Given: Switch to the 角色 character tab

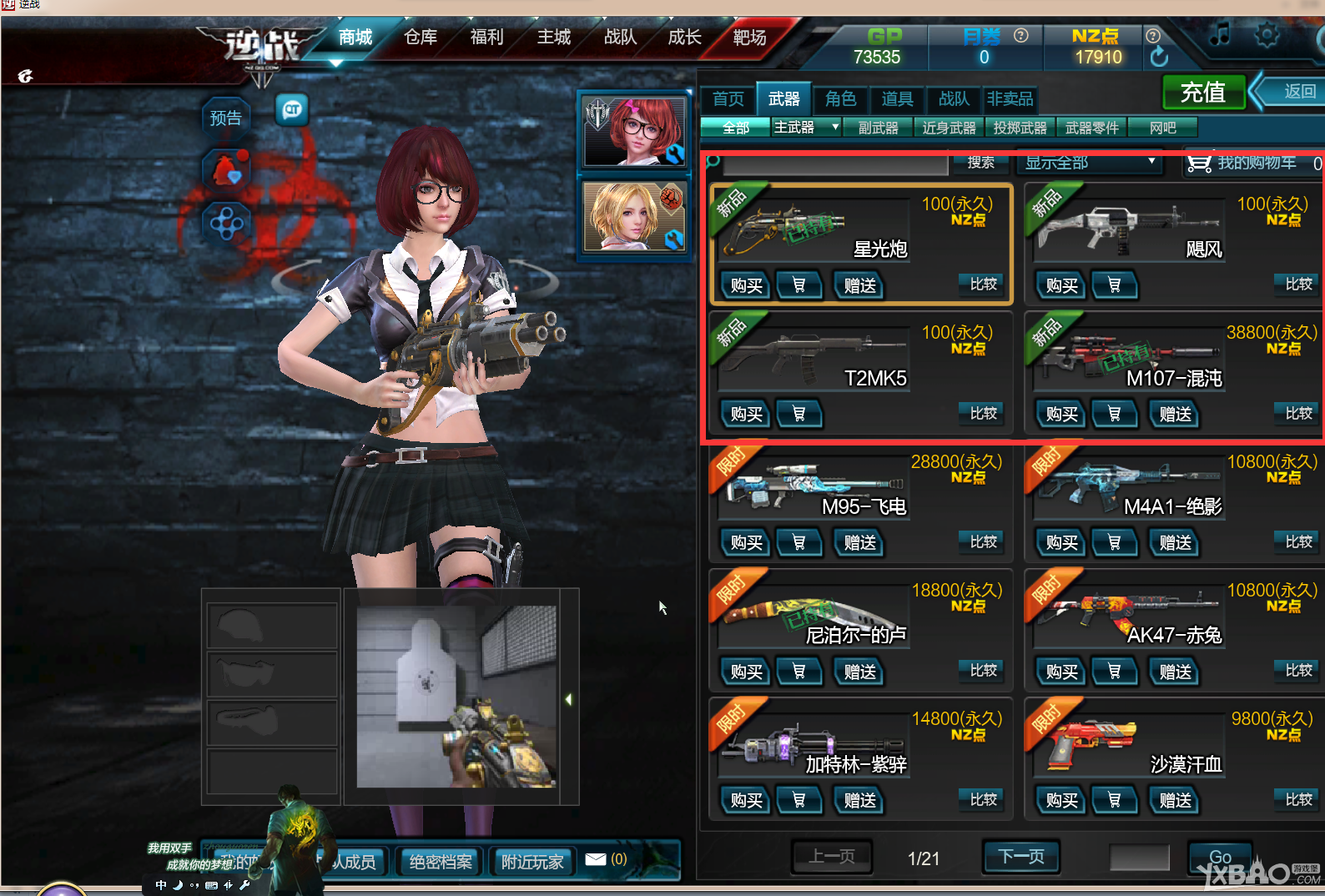Looking at the screenshot, I should click(840, 99).
